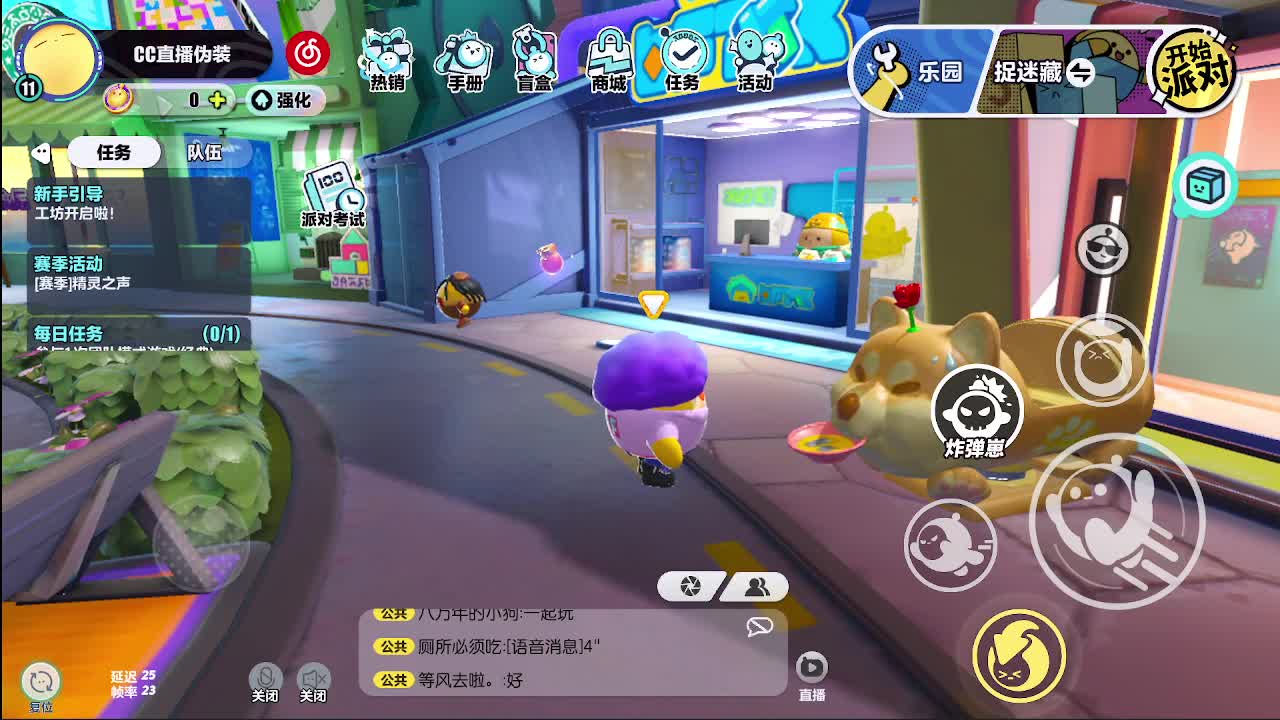Screen dimensions: 1280x720
Task: Use the 炸弹崽 bomb skill
Action: [x=976, y=410]
